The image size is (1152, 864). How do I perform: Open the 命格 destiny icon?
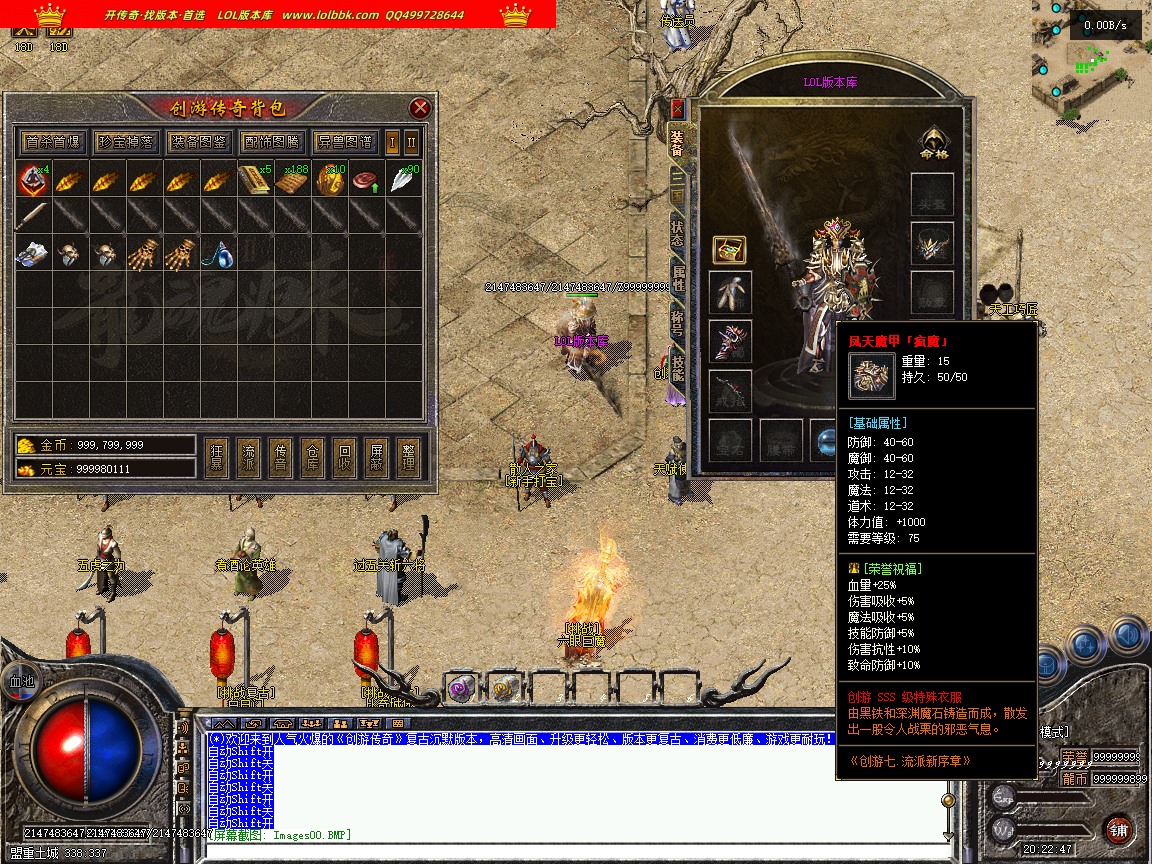click(x=932, y=143)
